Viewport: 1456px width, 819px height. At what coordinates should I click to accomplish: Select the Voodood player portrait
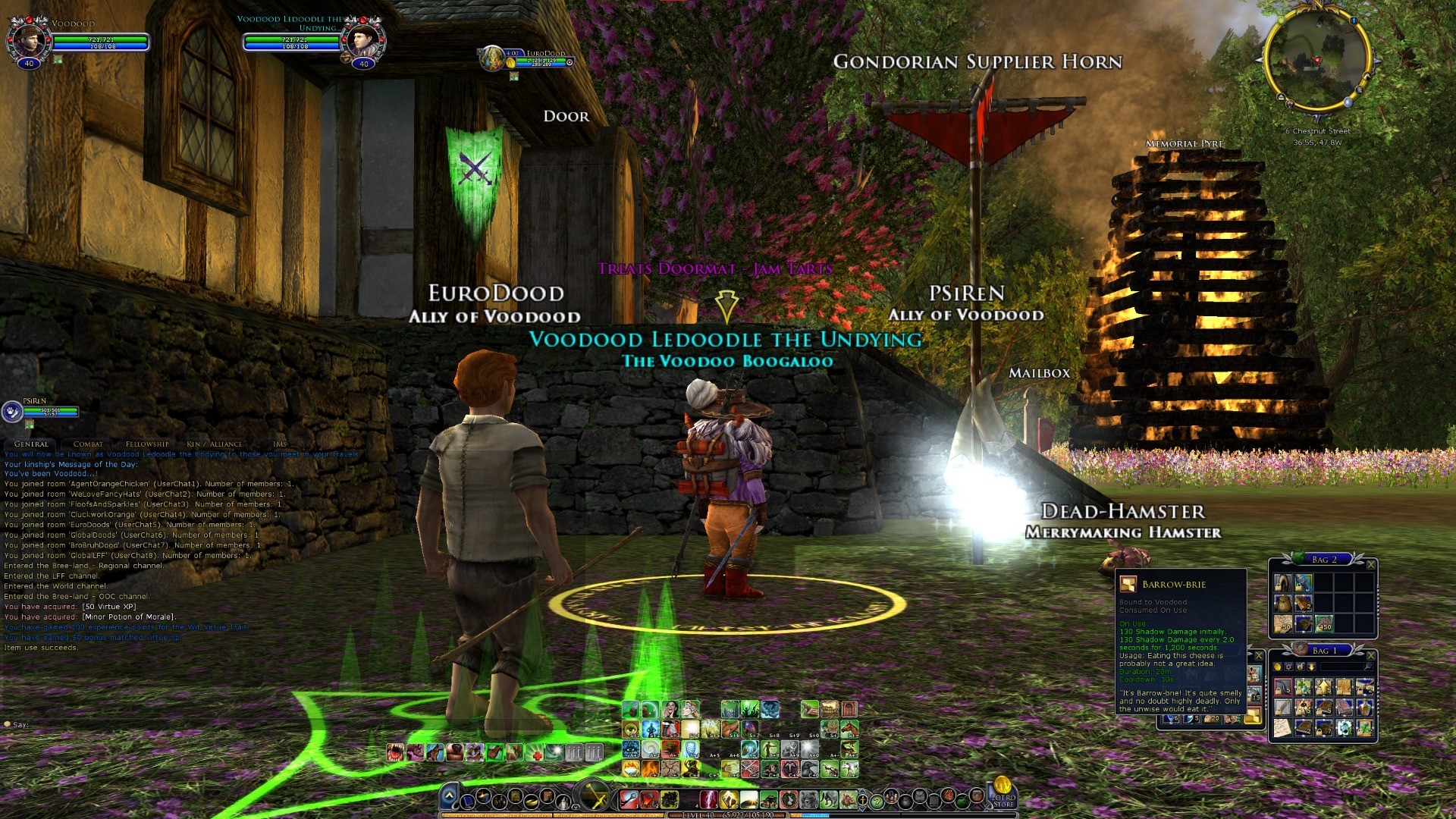pyautogui.click(x=29, y=39)
